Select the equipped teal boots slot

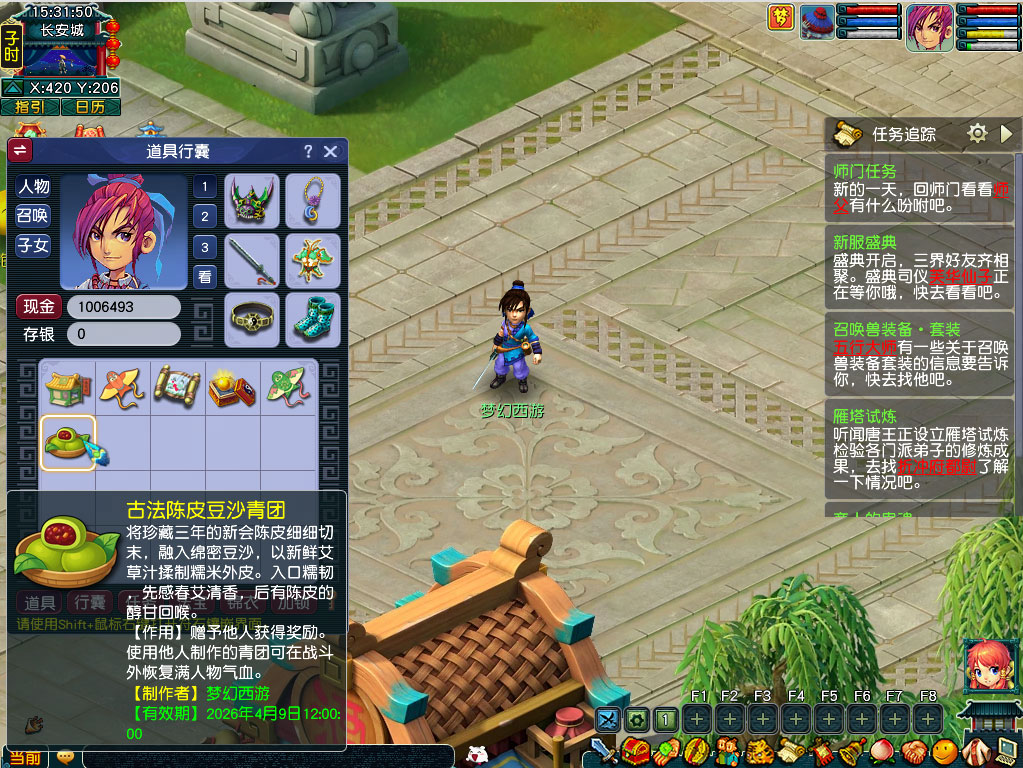coord(313,319)
